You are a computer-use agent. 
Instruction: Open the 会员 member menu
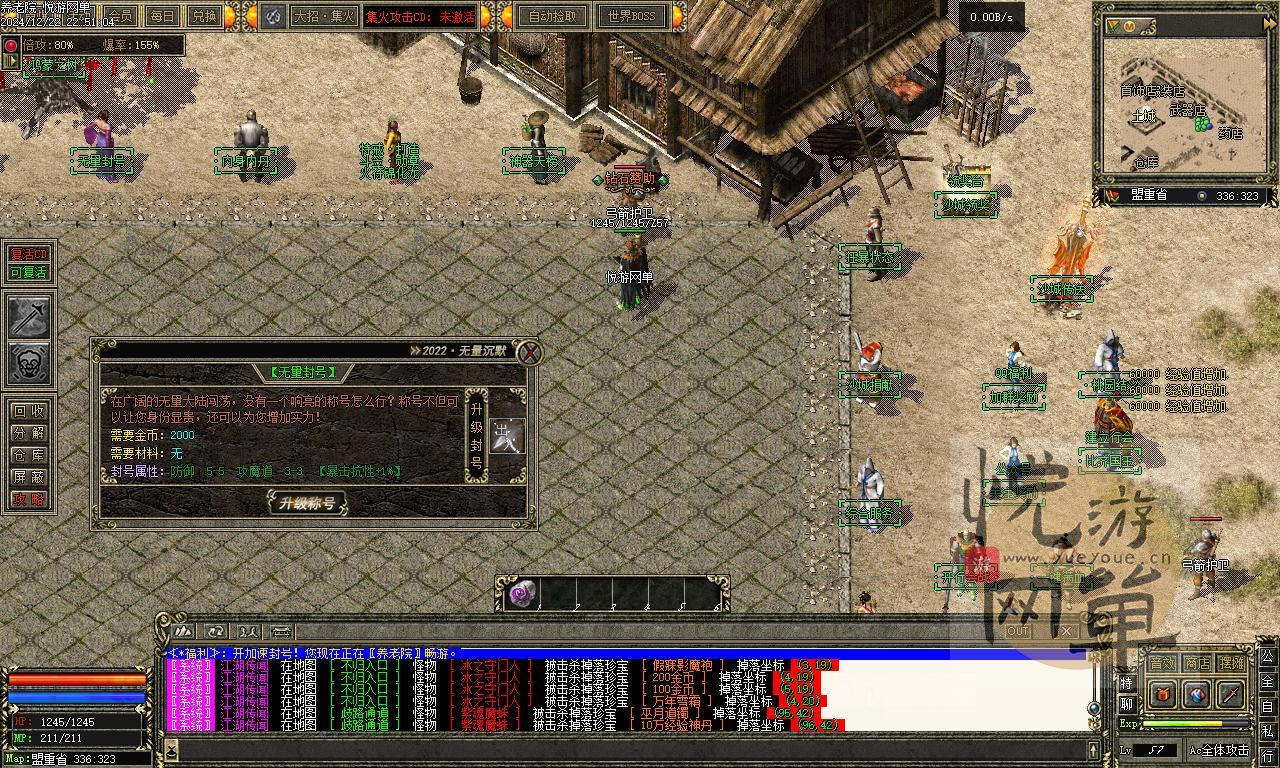click(120, 16)
